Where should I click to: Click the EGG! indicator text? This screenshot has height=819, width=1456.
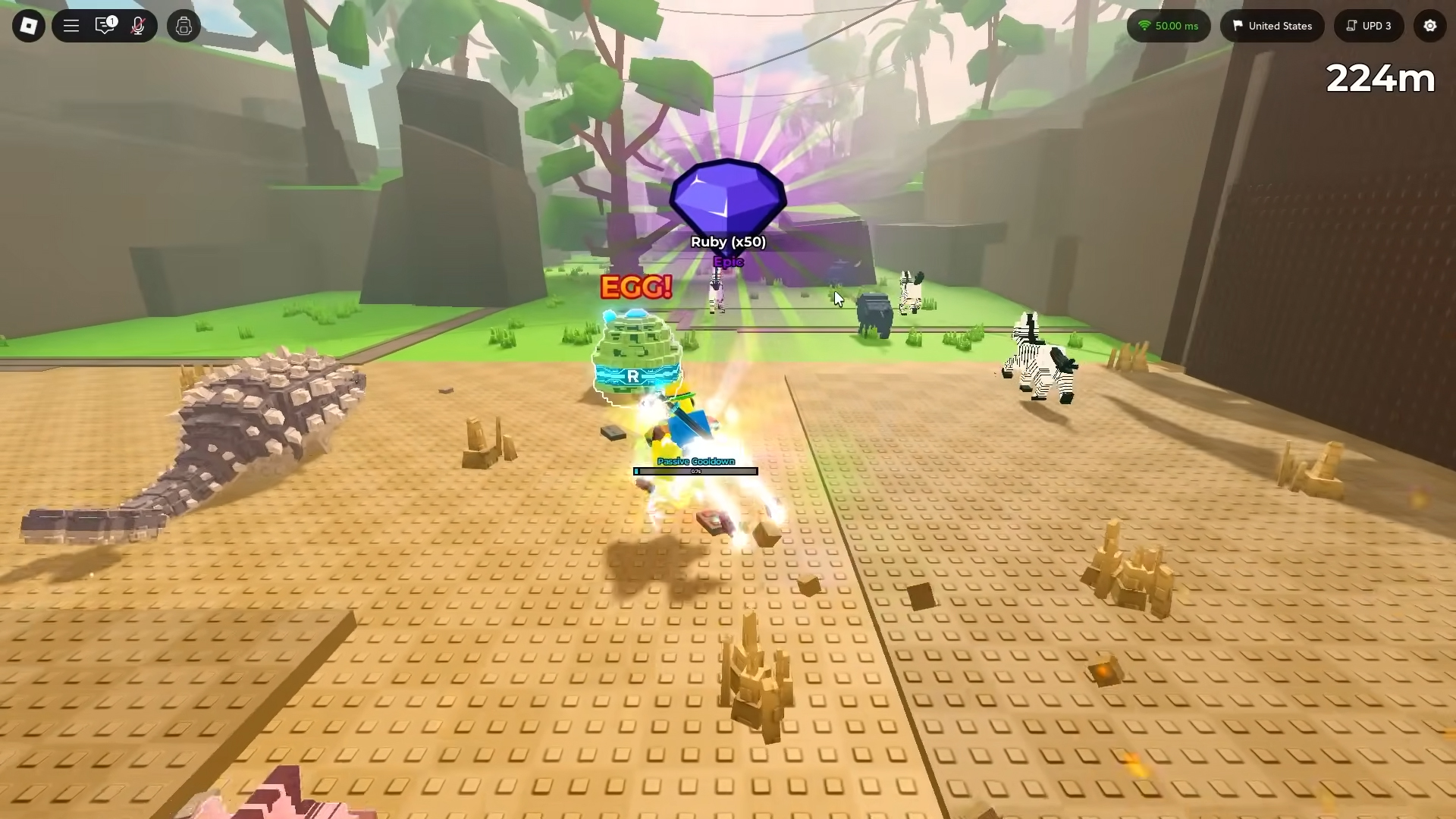point(636,287)
